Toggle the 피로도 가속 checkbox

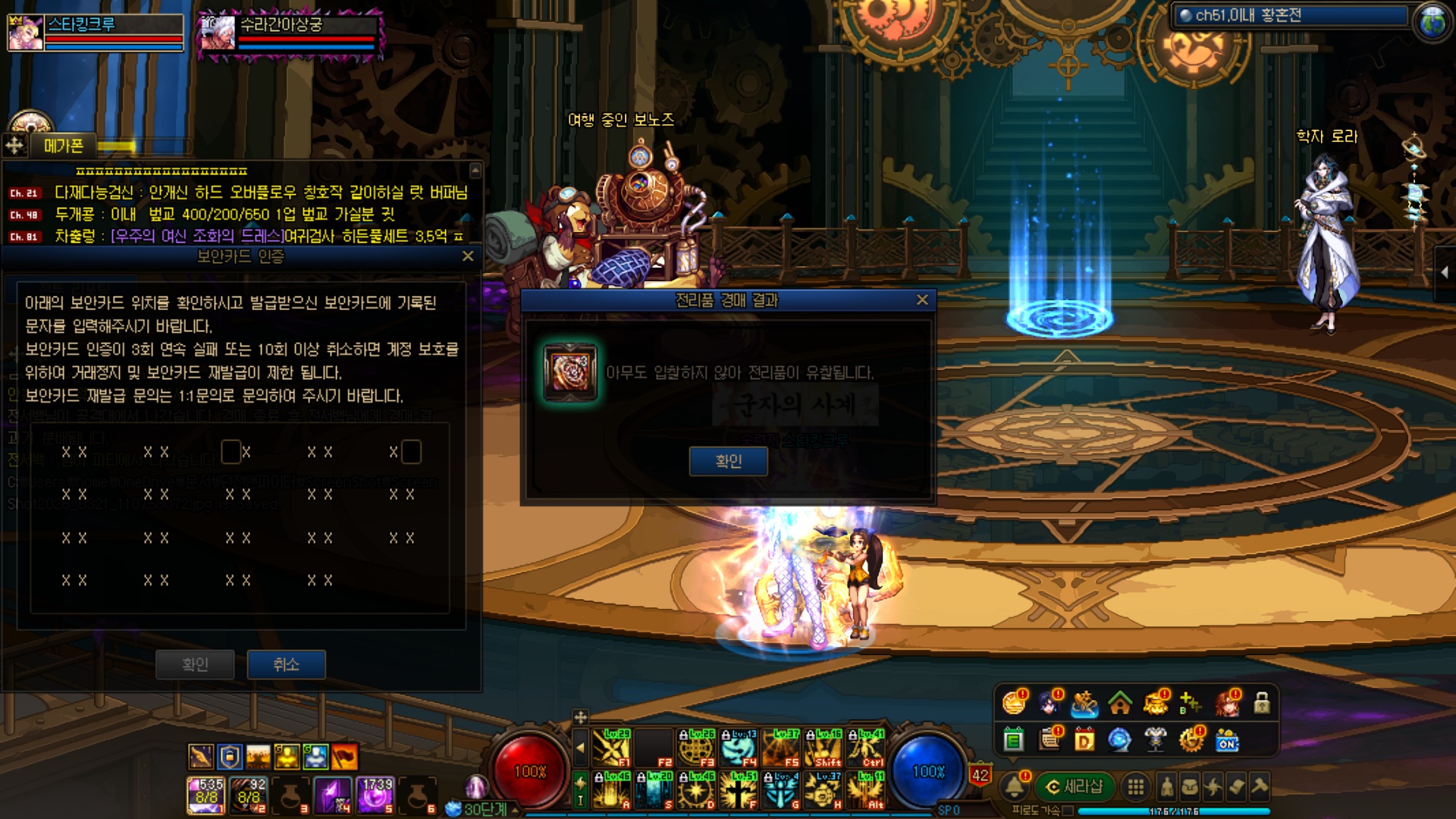click(1068, 811)
